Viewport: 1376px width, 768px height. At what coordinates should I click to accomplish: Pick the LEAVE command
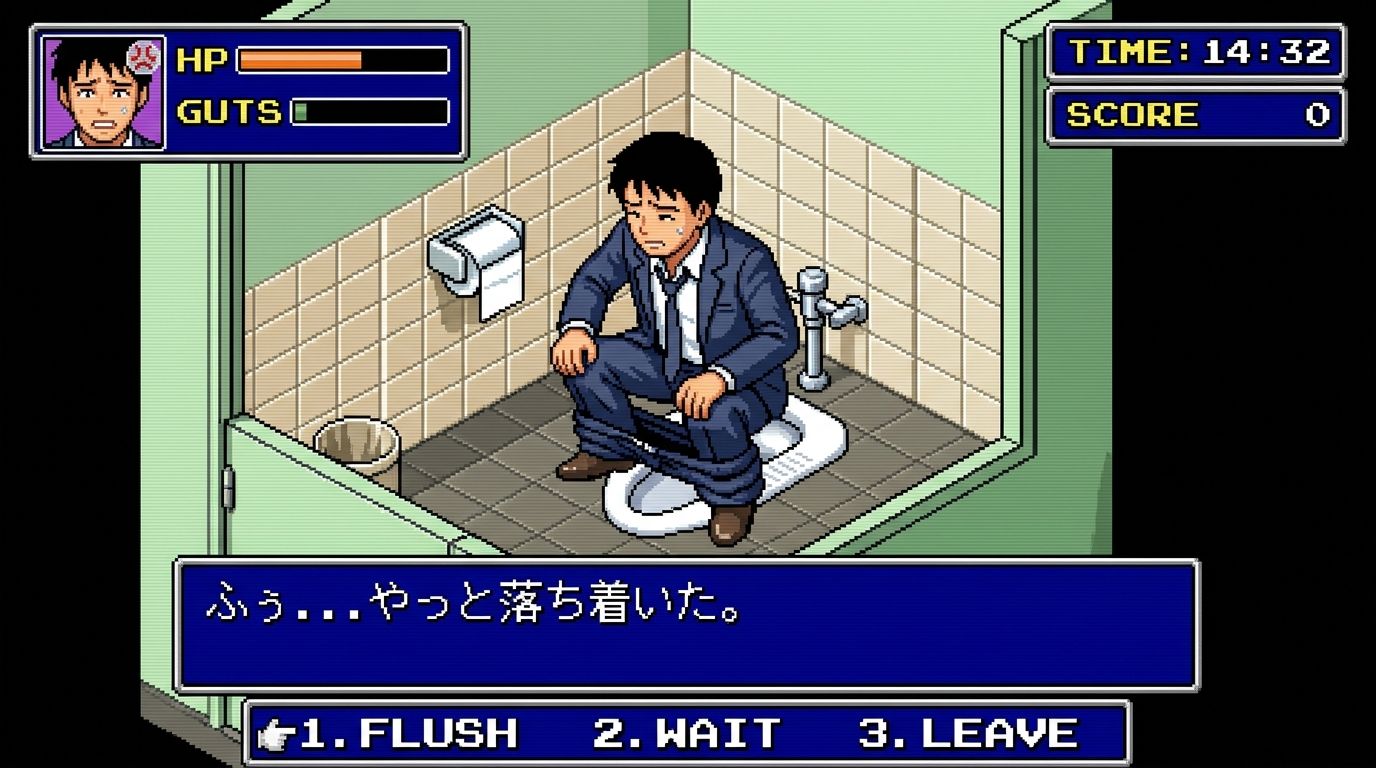click(x=968, y=734)
